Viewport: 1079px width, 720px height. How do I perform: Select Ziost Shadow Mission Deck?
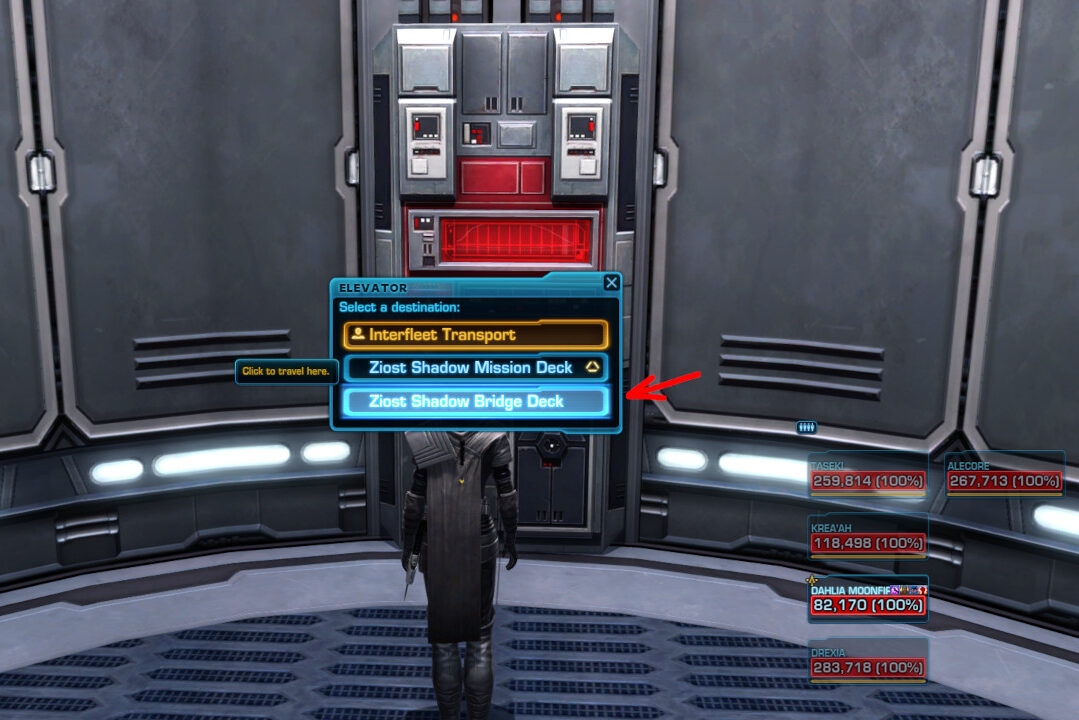coord(475,368)
